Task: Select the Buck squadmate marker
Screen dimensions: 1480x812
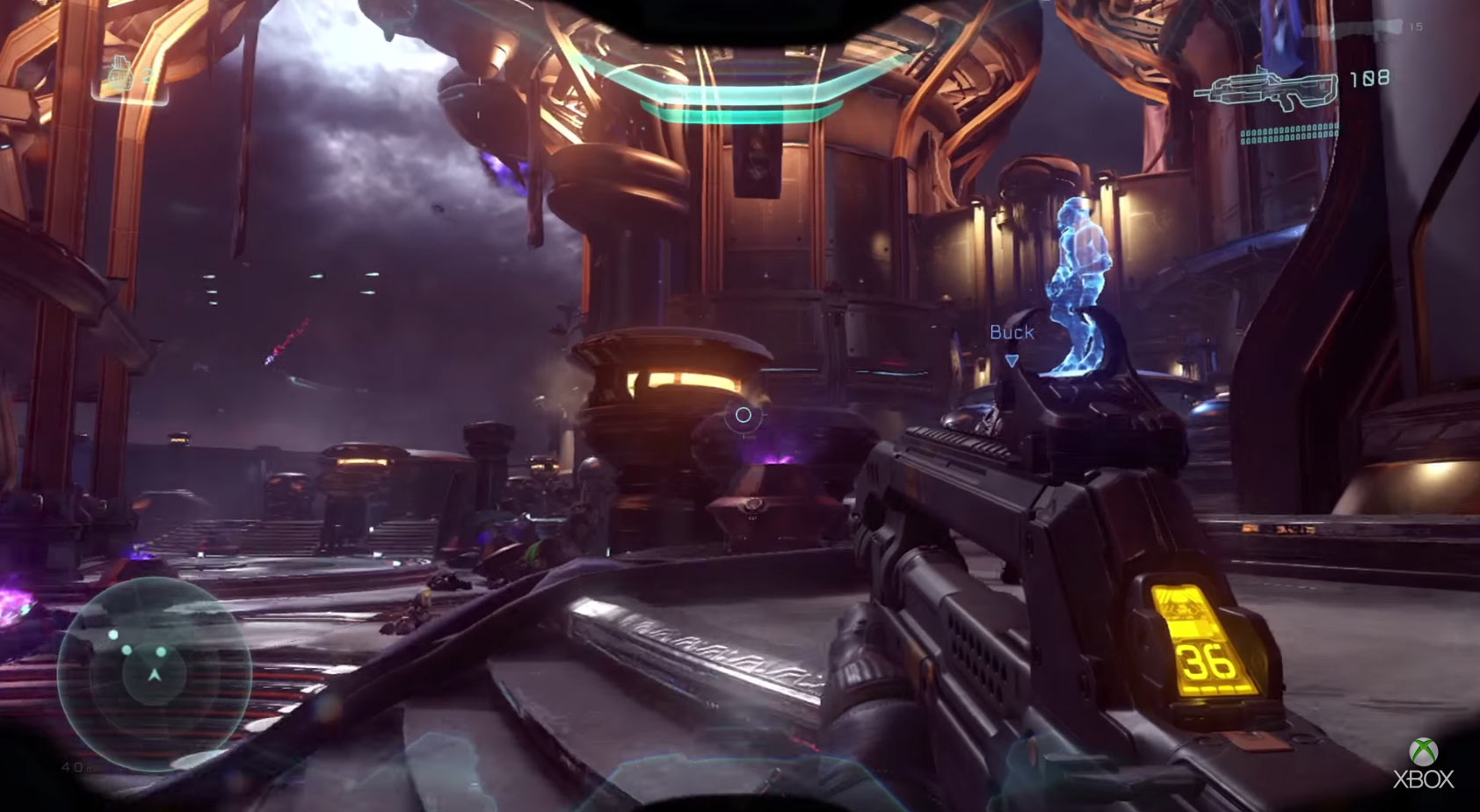Action: 1012,333
